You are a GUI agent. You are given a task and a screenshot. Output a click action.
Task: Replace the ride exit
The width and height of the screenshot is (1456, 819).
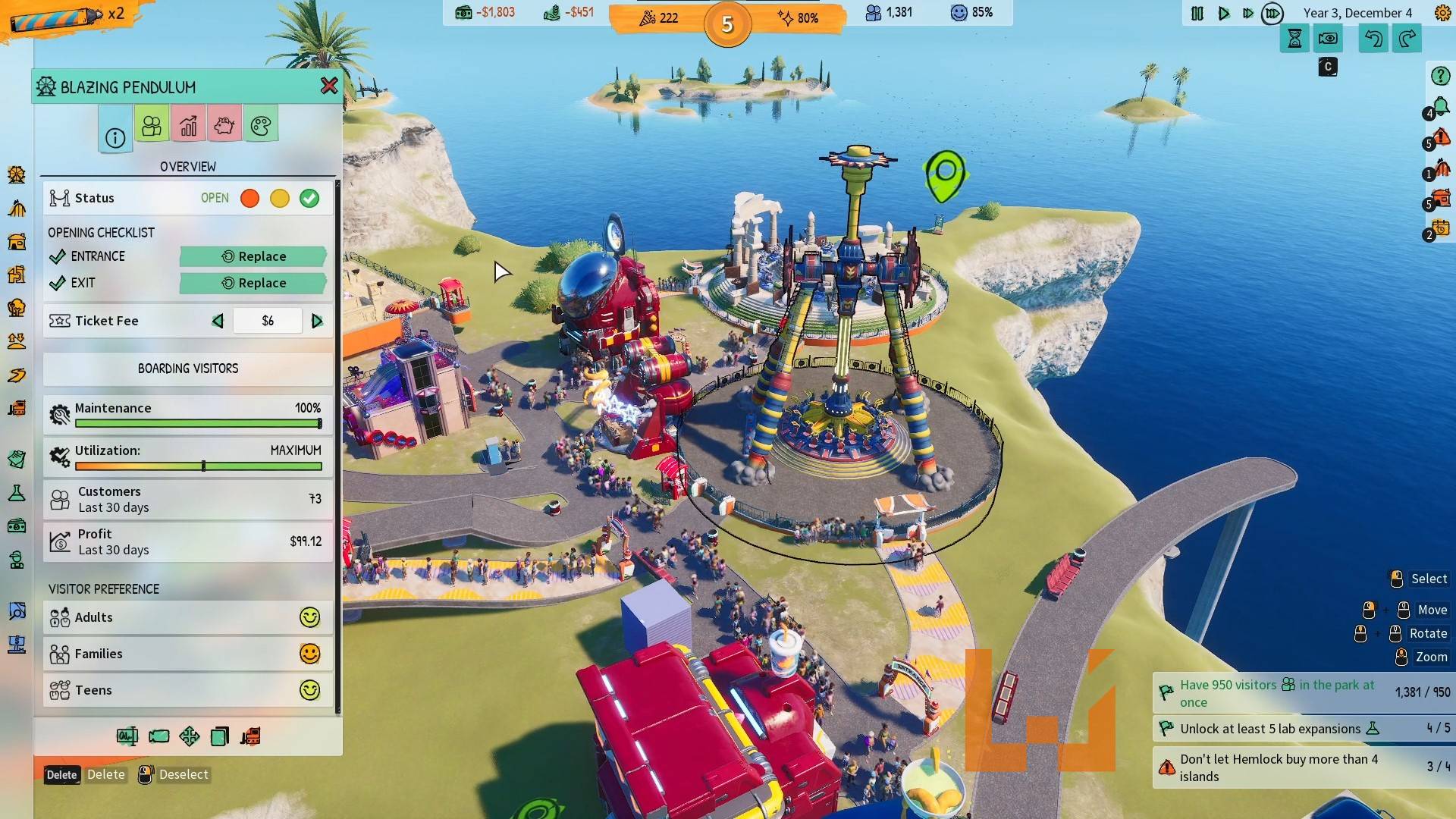click(253, 283)
